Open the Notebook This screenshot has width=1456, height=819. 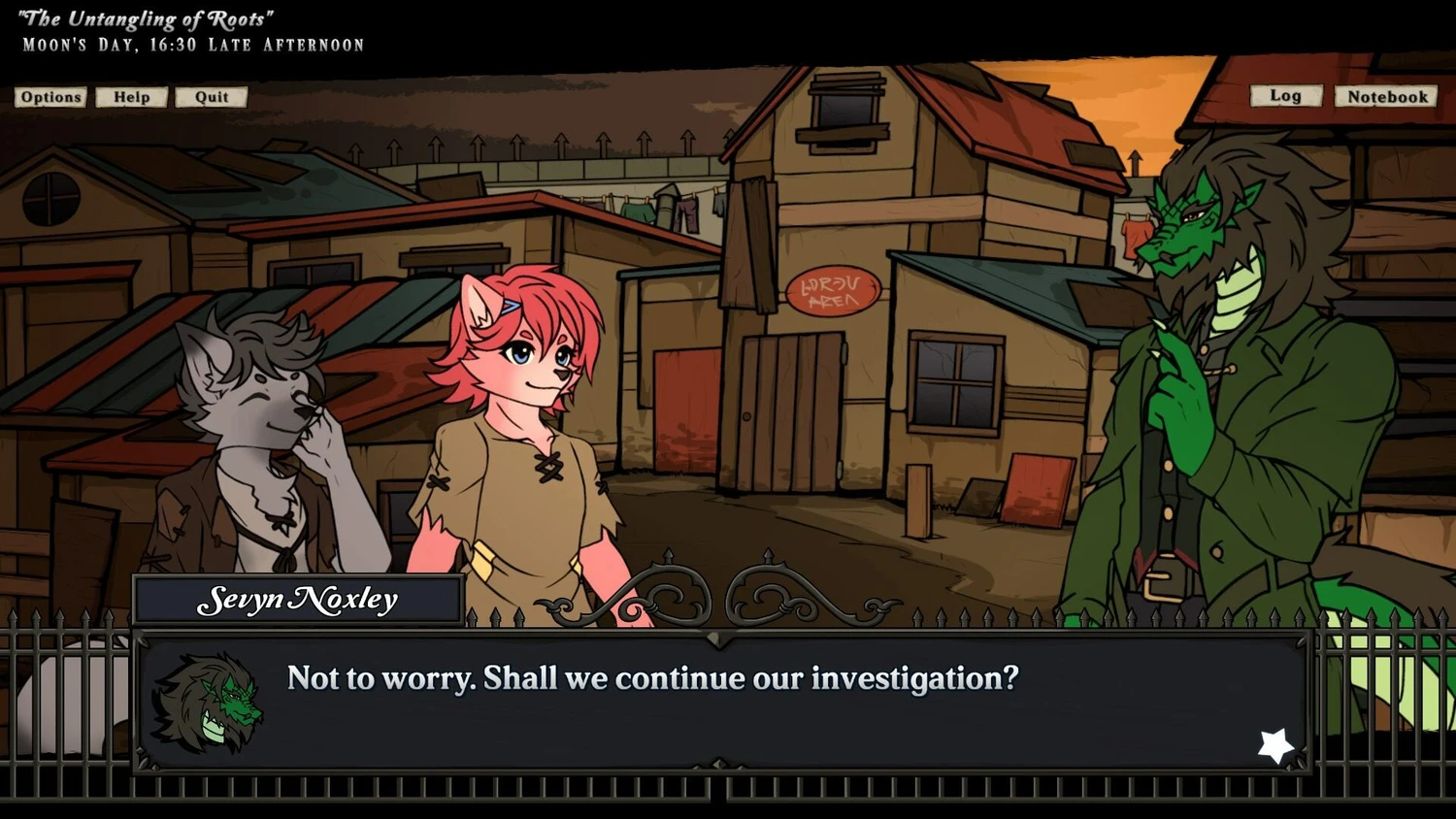coord(1386,97)
